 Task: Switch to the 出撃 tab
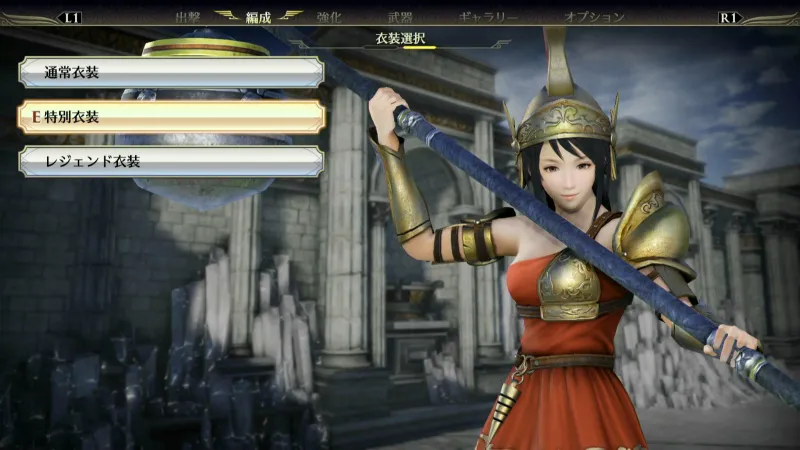click(x=188, y=17)
